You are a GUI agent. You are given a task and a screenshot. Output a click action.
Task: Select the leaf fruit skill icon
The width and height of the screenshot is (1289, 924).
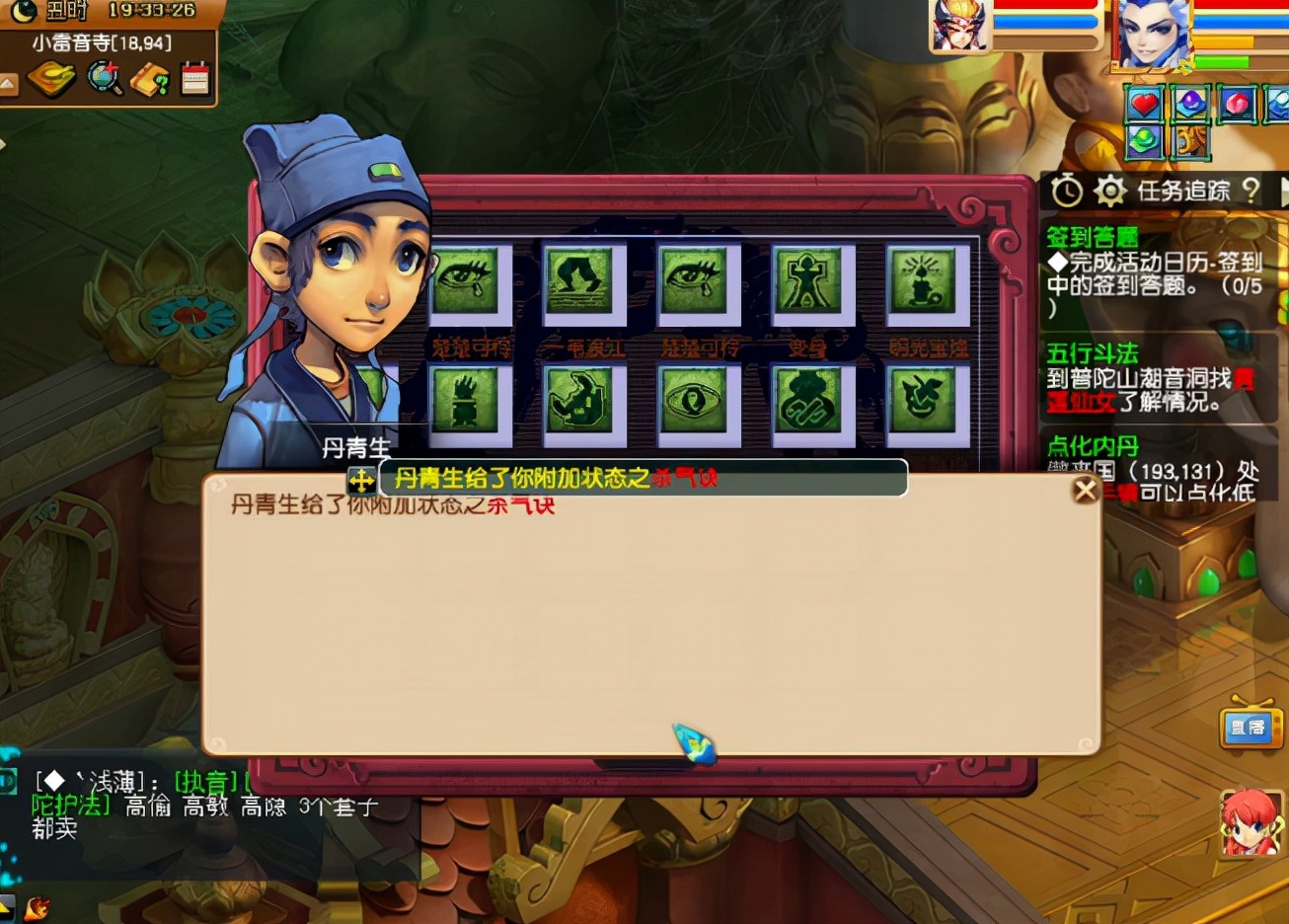pyautogui.click(x=923, y=401)
